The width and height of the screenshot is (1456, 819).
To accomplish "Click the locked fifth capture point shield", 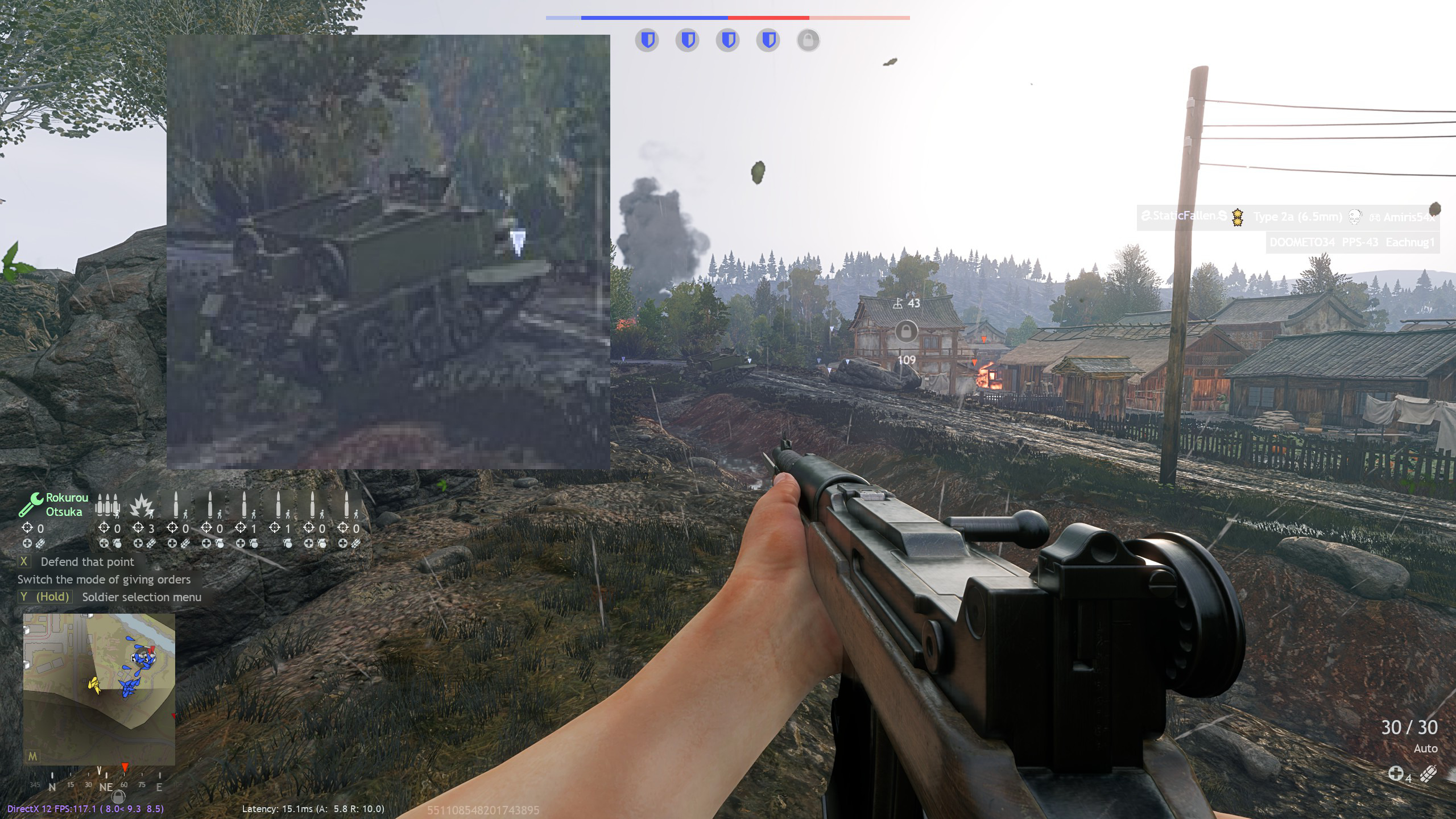I will [x=810, y=40].
